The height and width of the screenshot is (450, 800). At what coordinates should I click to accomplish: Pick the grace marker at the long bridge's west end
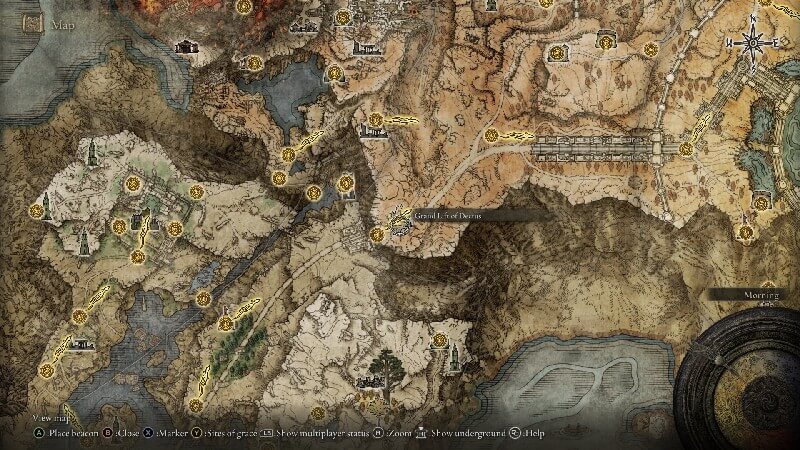(x=491, y=135)
